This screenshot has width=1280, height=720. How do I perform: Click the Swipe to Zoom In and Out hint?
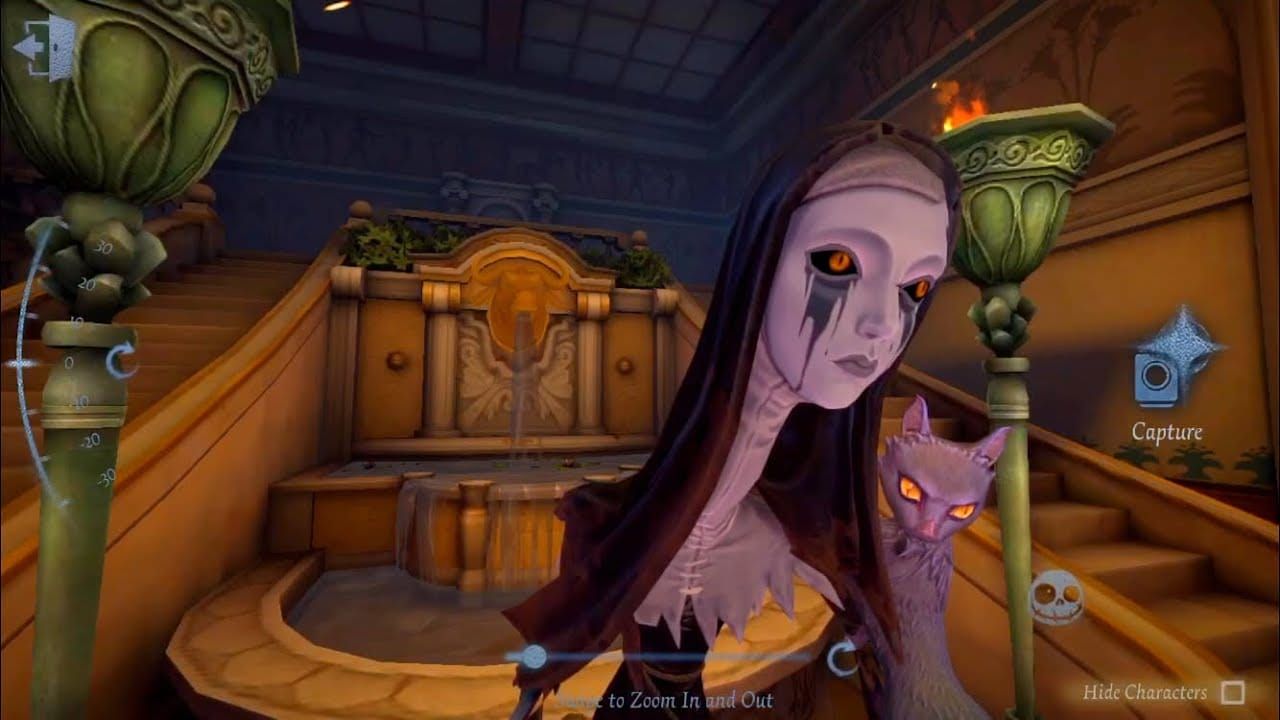(665, 700)
